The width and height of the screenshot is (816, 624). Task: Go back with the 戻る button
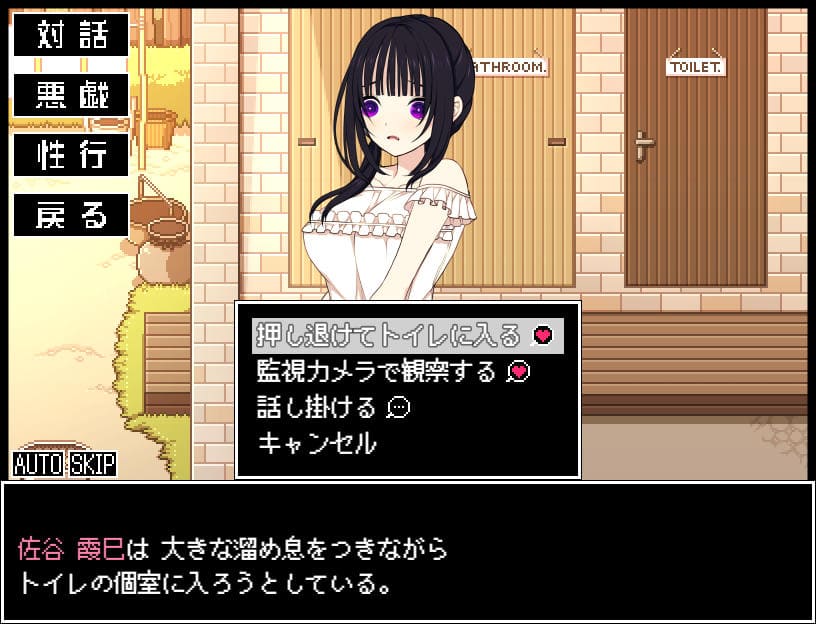(x=71, y=215)
